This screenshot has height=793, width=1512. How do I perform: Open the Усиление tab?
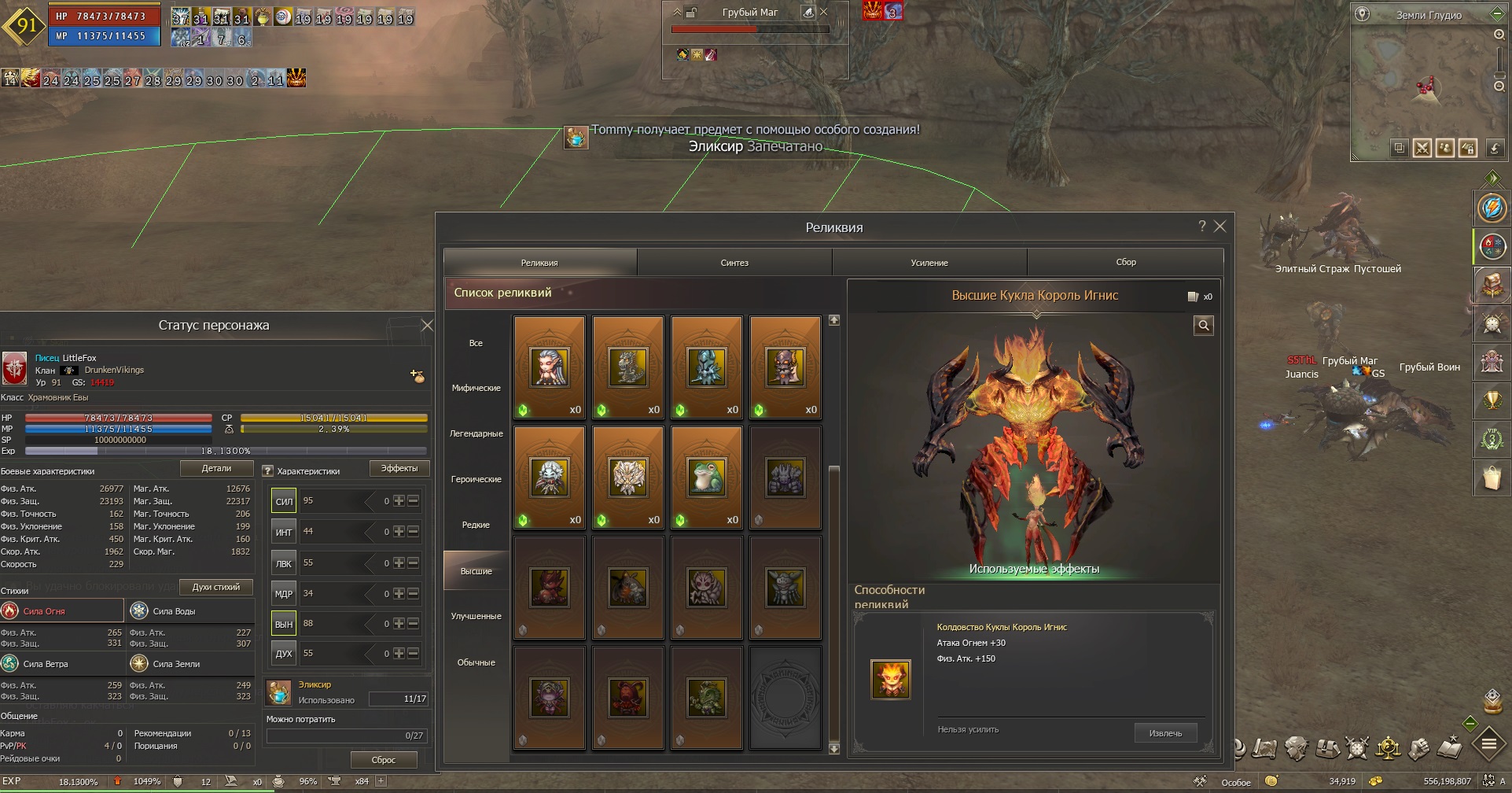(x=929, y=263)
